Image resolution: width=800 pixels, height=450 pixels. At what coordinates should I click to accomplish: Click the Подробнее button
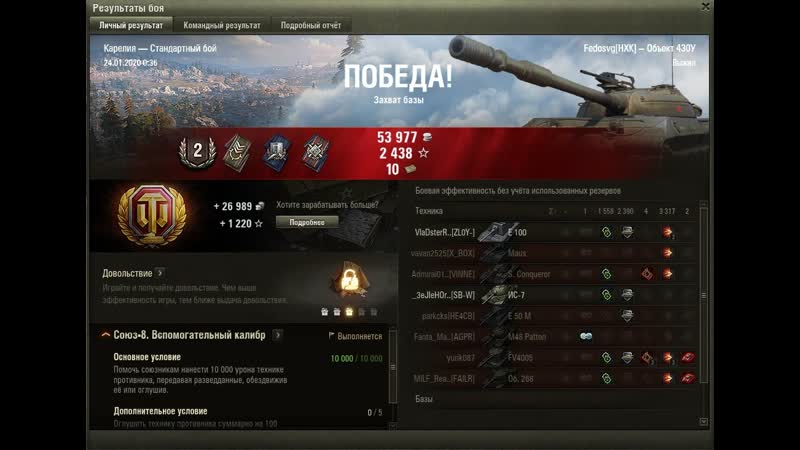(x=307, y=222)
